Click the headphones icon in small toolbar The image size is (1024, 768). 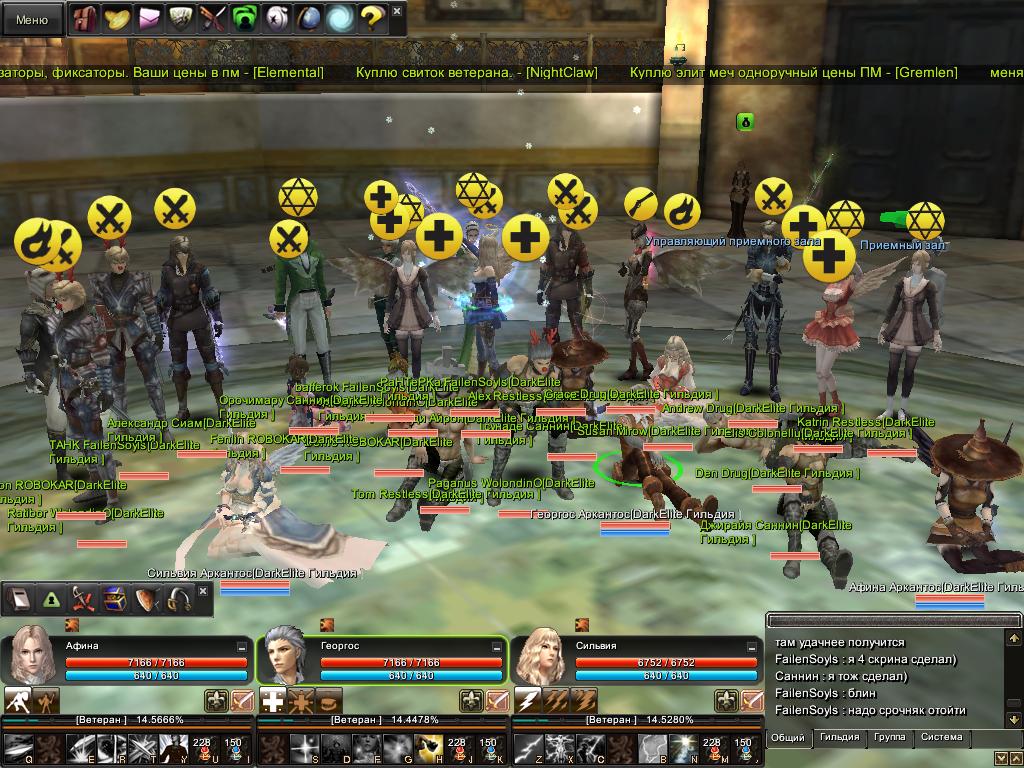(x=179, y=599)
